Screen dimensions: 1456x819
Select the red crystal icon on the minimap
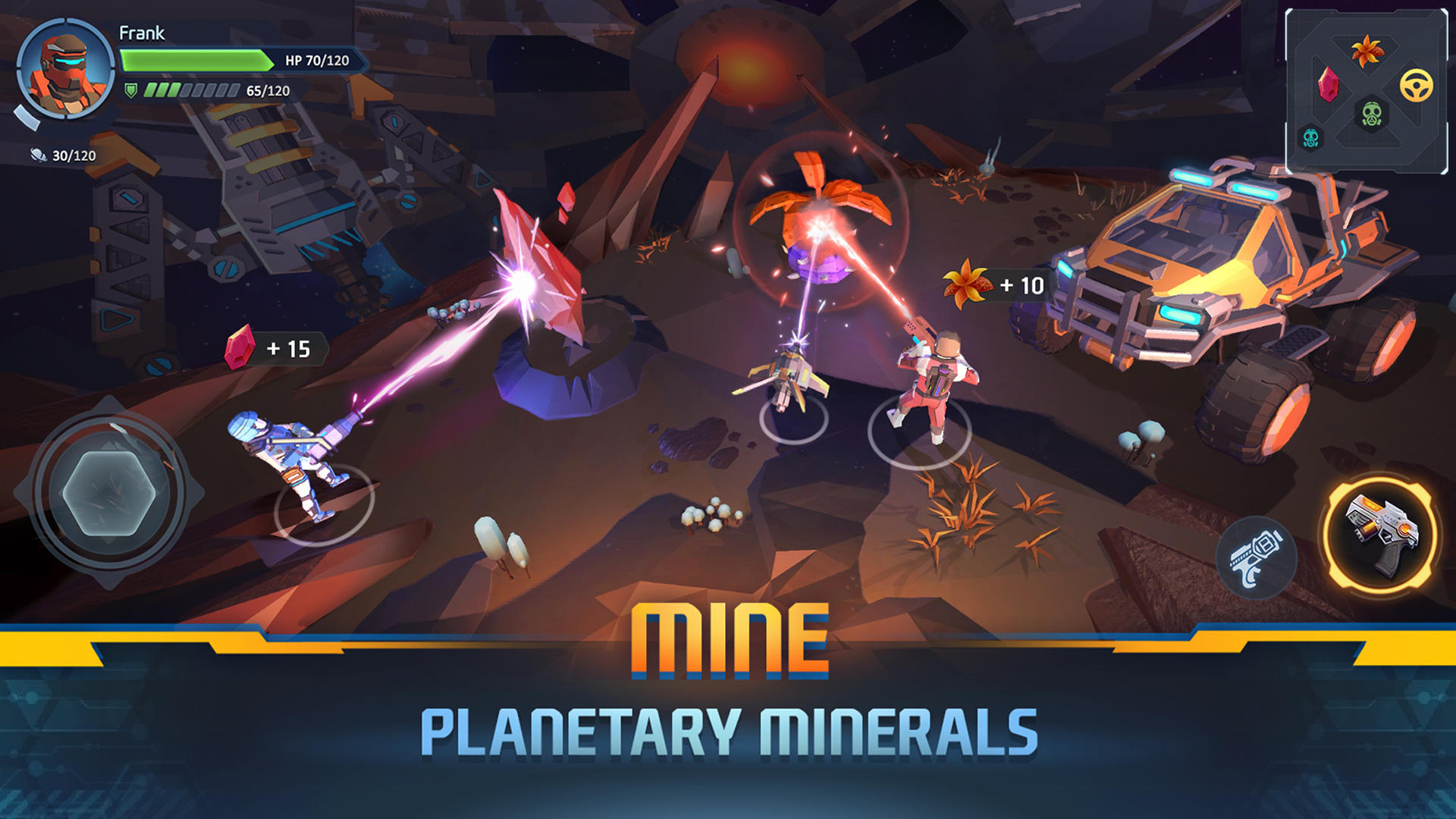coord(1328,84)
